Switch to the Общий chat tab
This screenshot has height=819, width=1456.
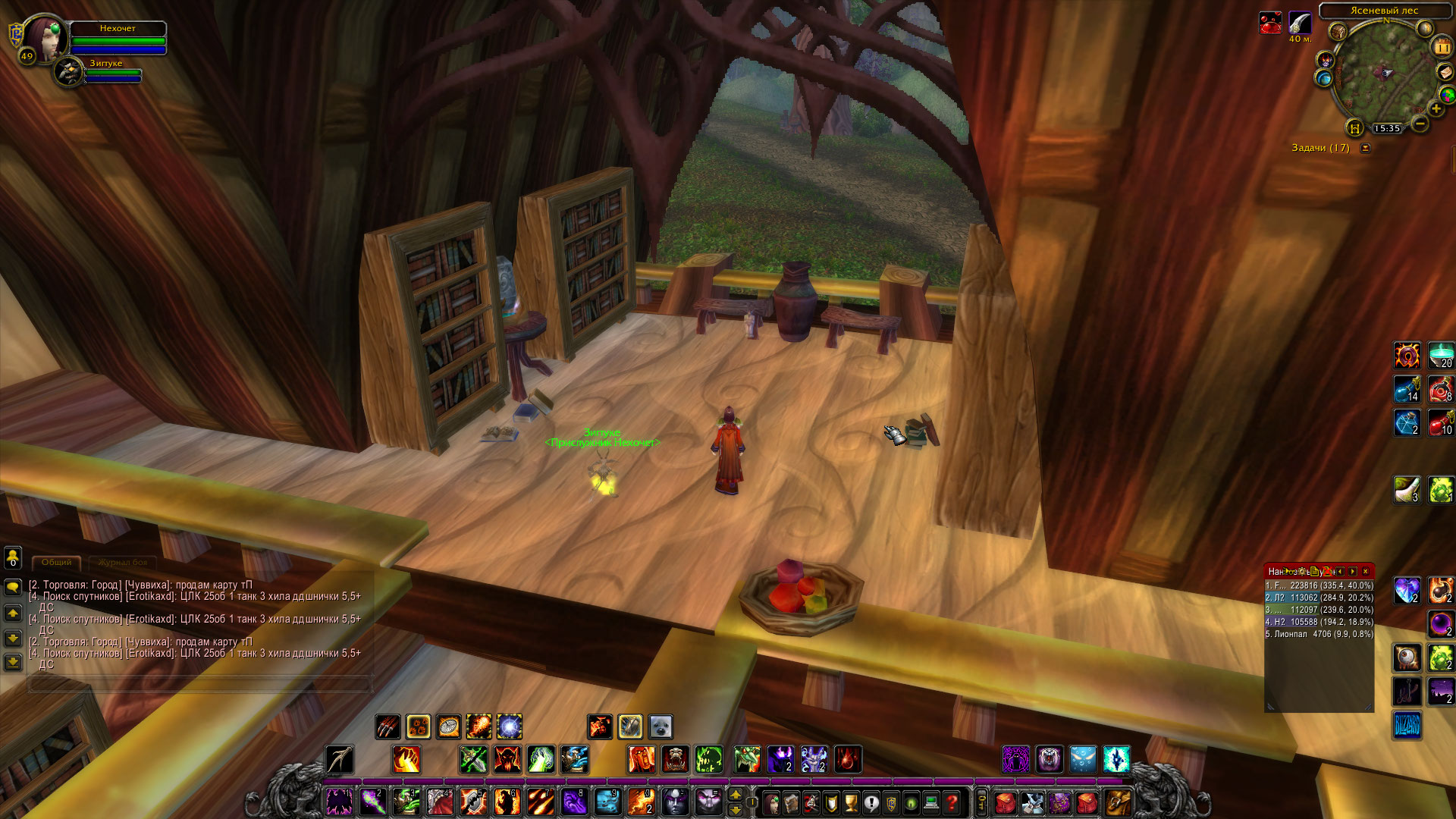pyautogui.click(x=57, y=563)
